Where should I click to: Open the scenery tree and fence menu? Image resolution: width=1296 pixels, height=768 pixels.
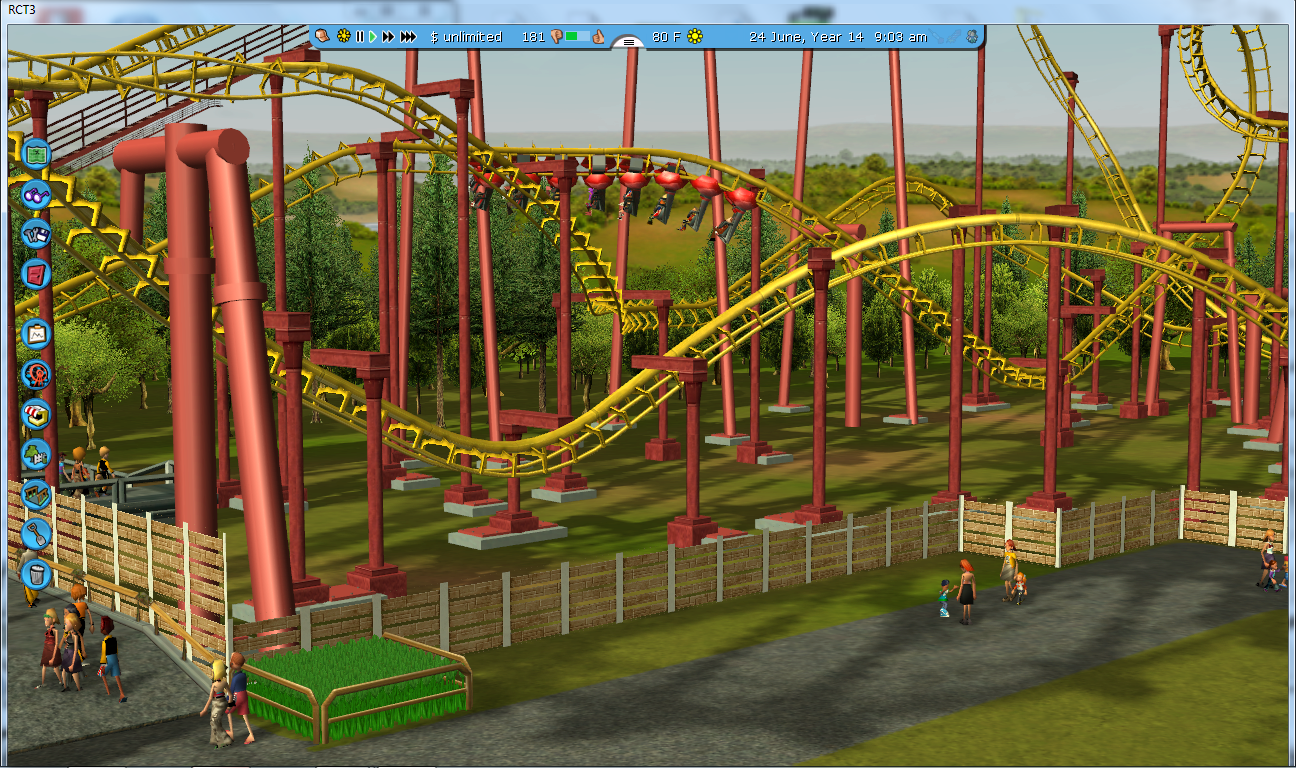(37, 453)
